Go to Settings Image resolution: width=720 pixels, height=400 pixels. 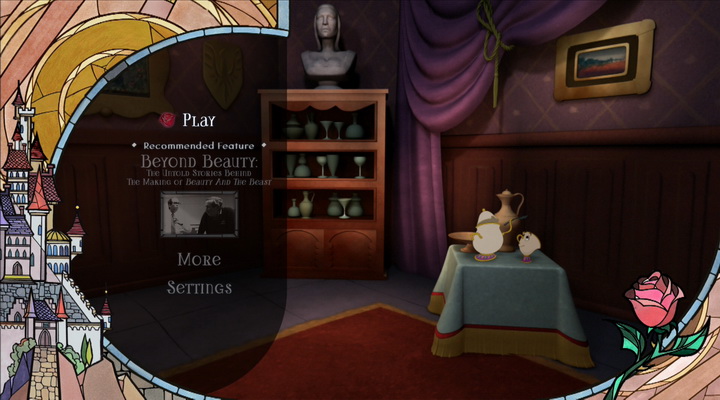tap(199, 288)
